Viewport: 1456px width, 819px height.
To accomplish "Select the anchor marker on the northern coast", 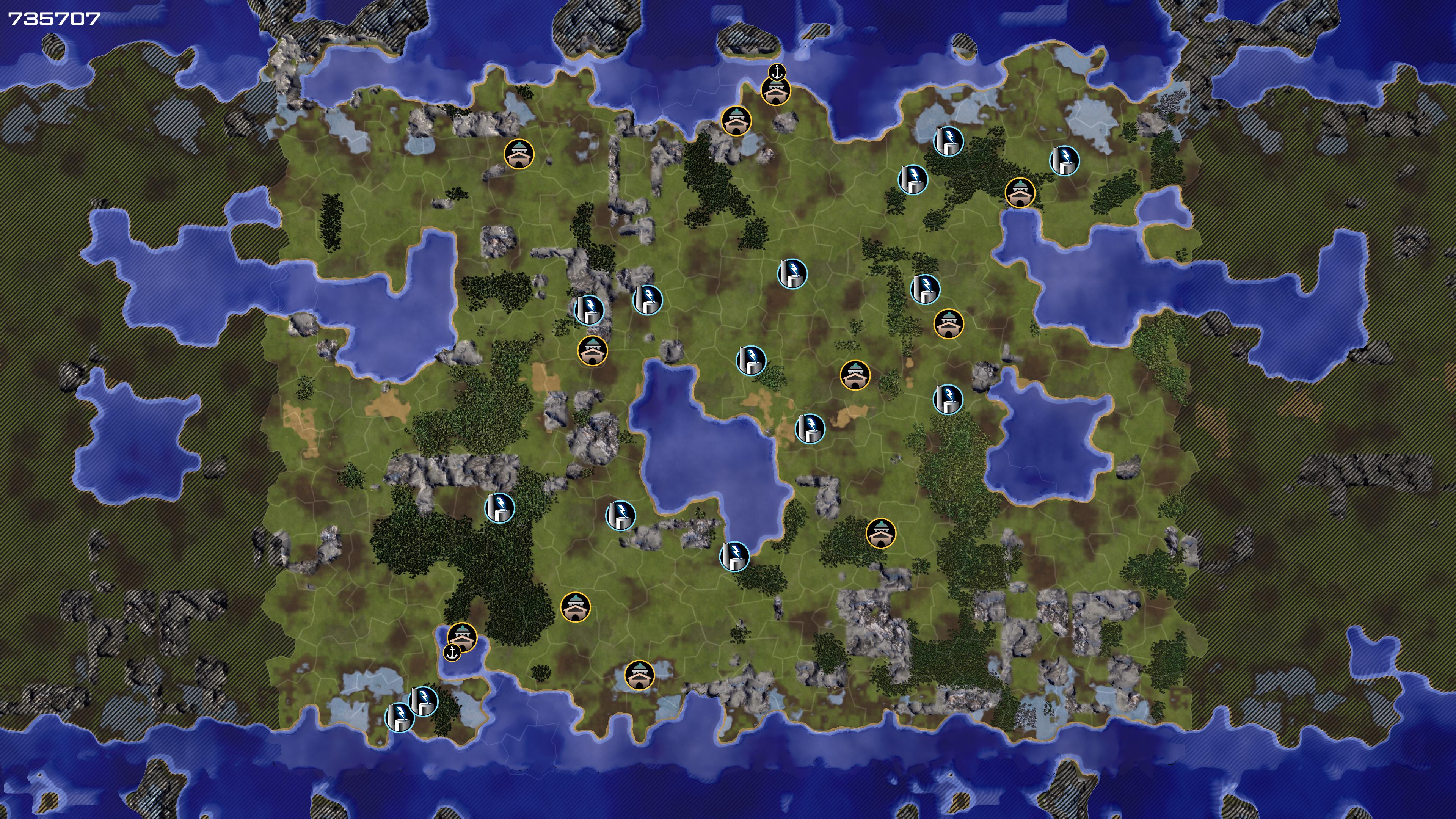I will click(777, 72).
